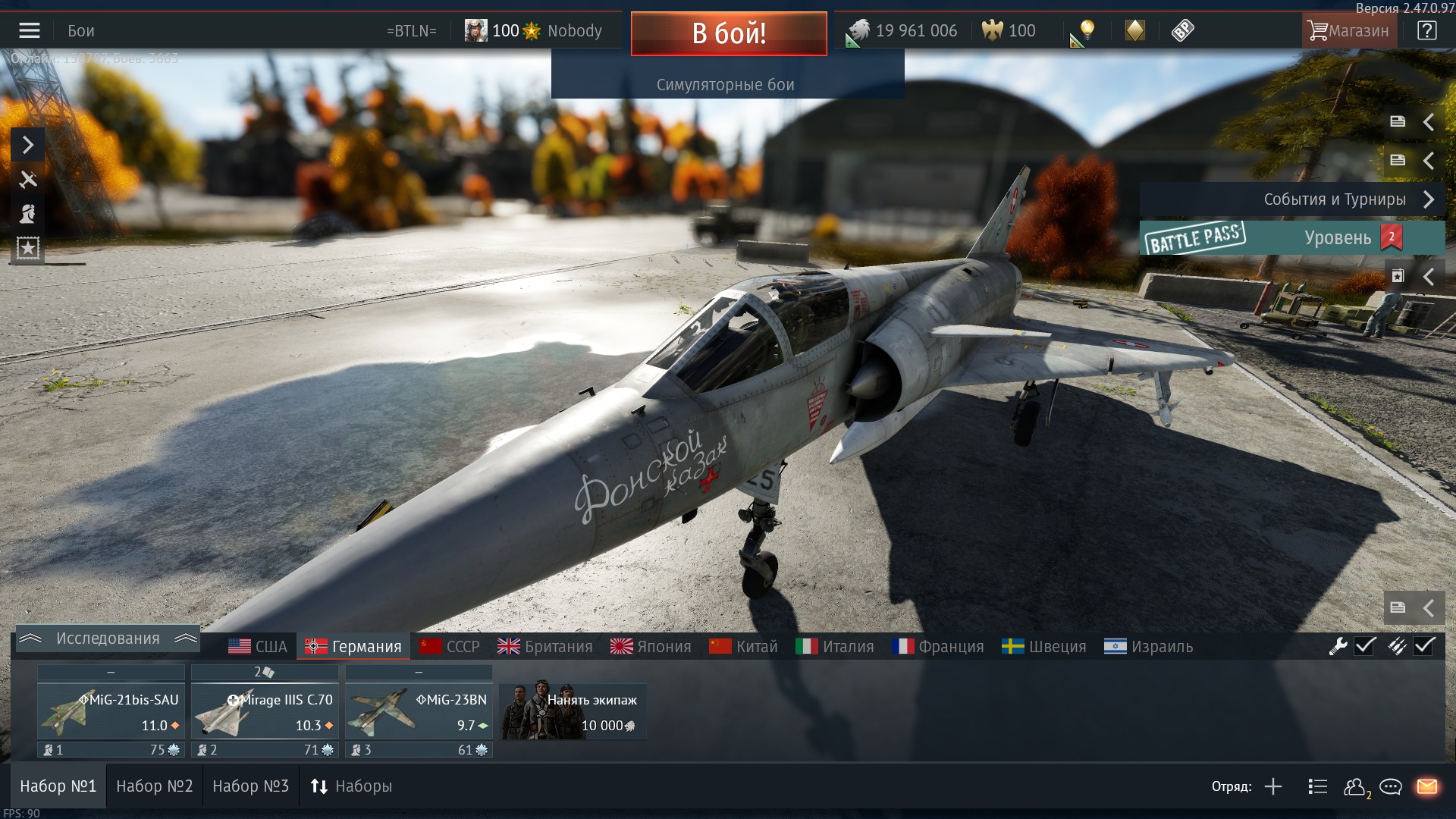Change game mode via Симуляторные бои
Screen dimensions: 1456x819
[x=726, y=85]
